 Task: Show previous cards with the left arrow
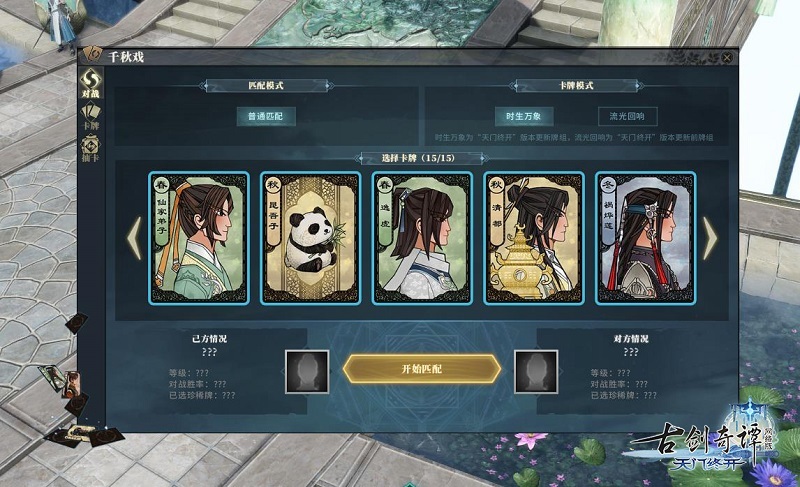pyautogui.click(x=133, y=238)
